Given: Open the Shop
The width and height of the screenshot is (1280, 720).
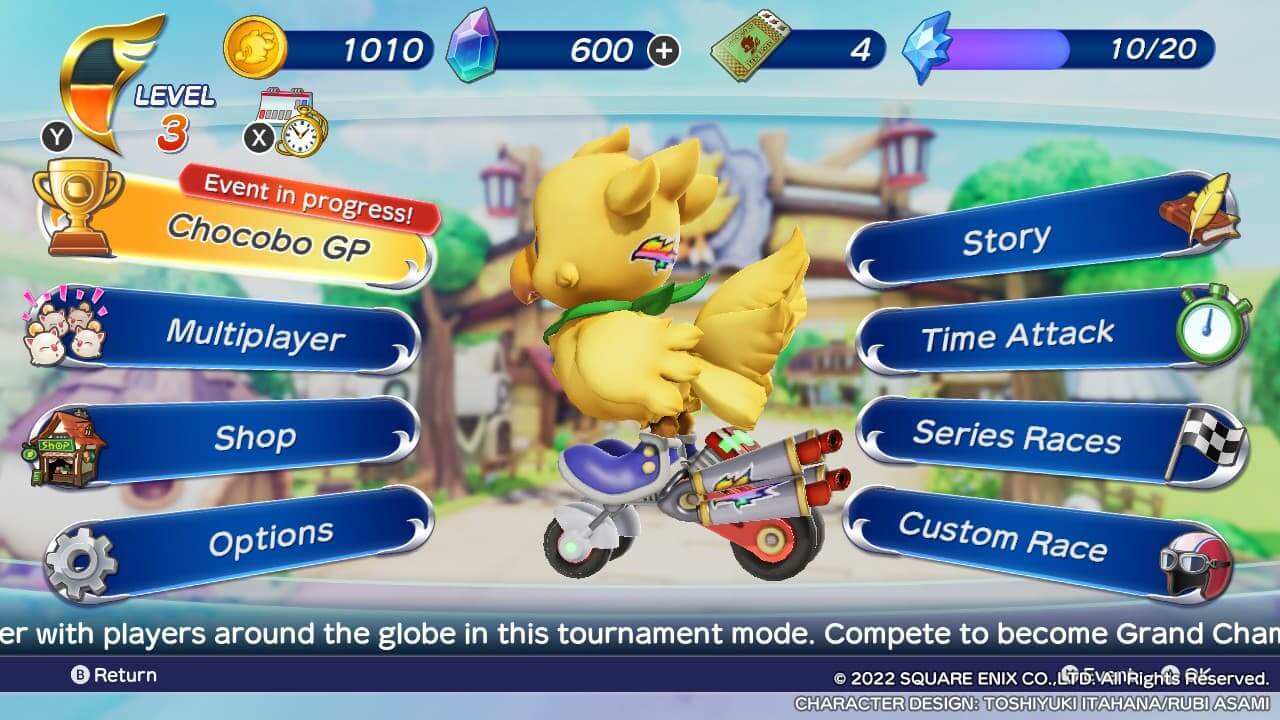Looking at the screenshot, I should click(254, 438).
